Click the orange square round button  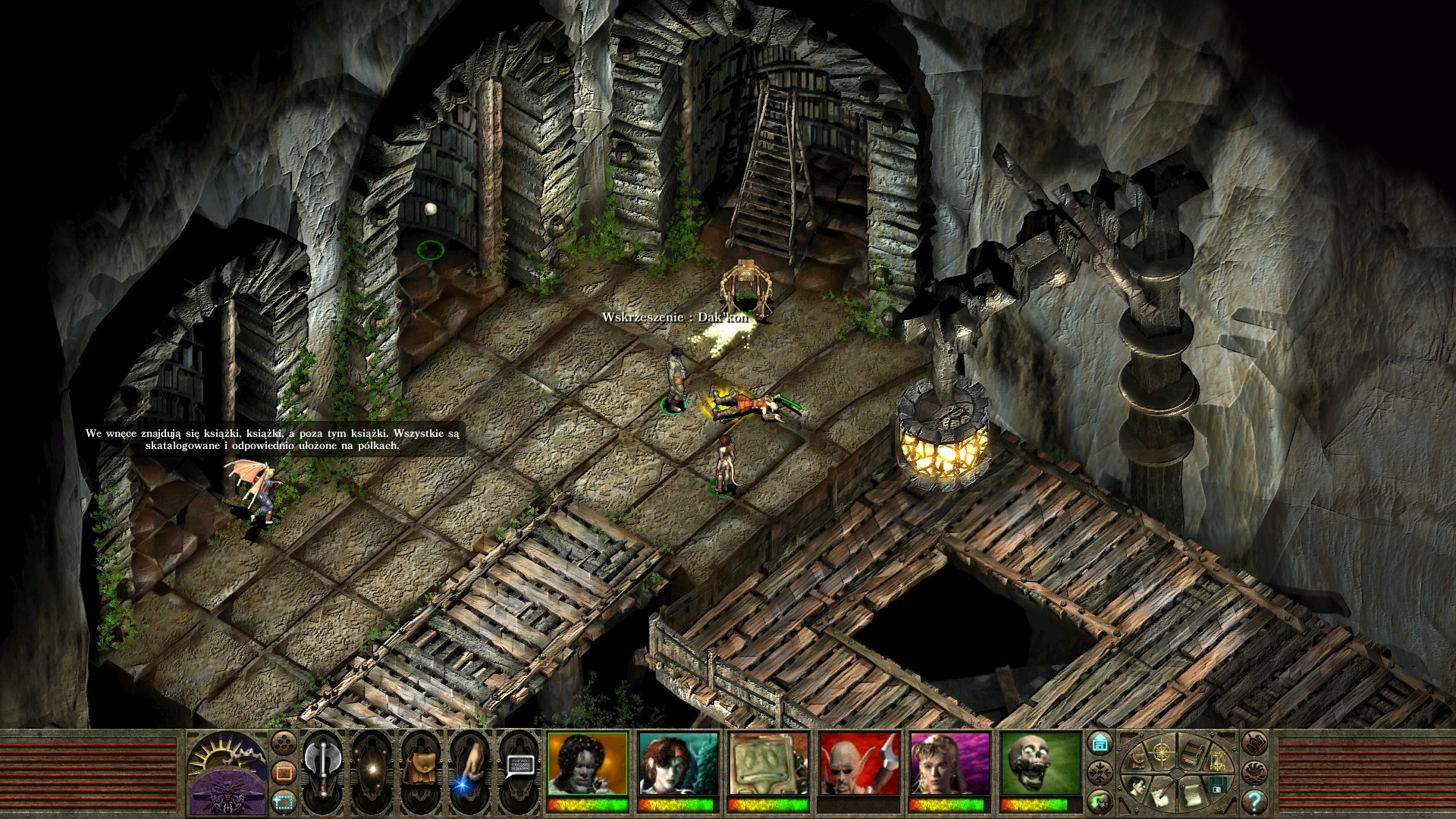[x=284, y=773]
